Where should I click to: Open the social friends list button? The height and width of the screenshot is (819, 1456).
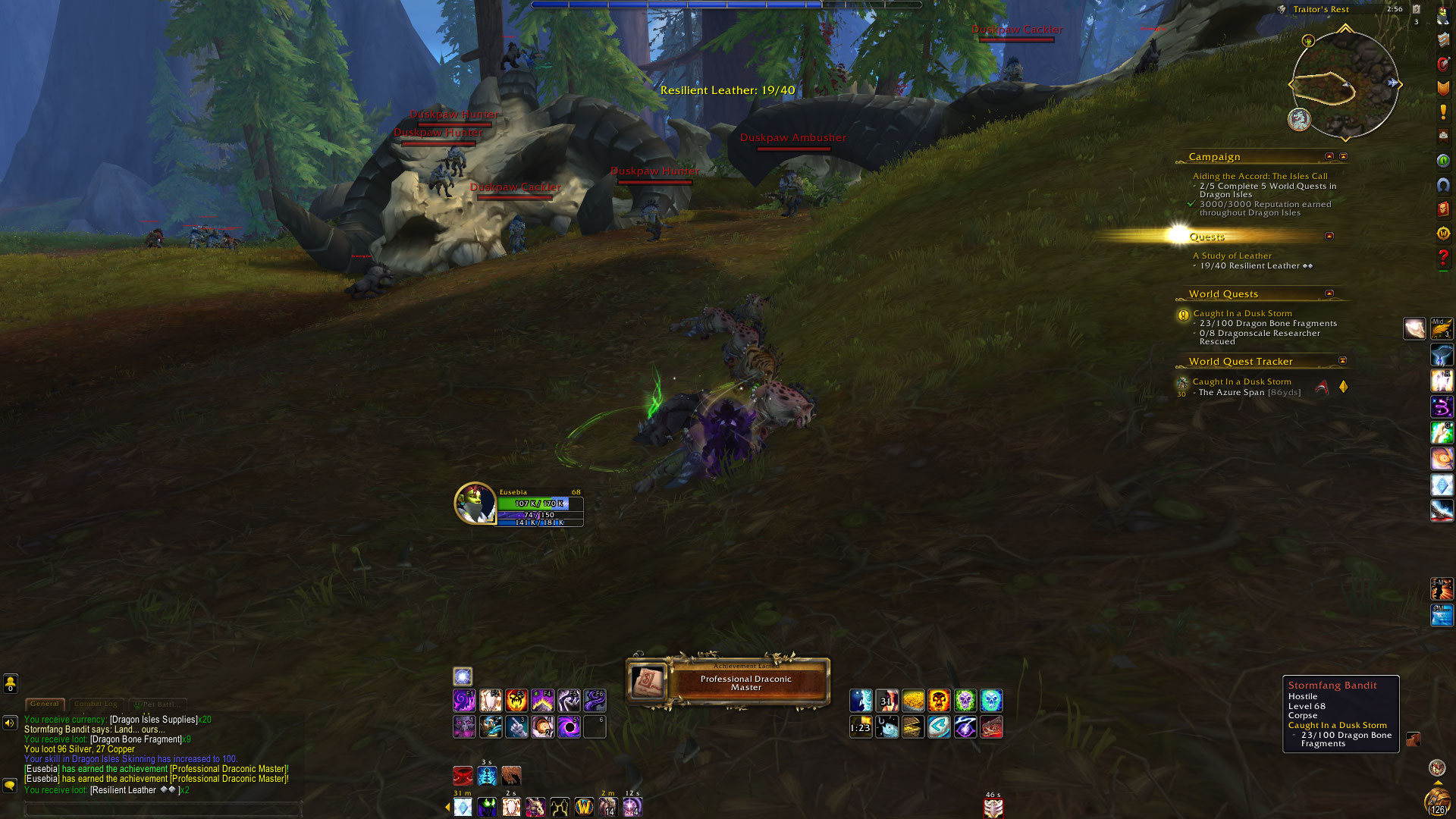[x=10, y=684]
